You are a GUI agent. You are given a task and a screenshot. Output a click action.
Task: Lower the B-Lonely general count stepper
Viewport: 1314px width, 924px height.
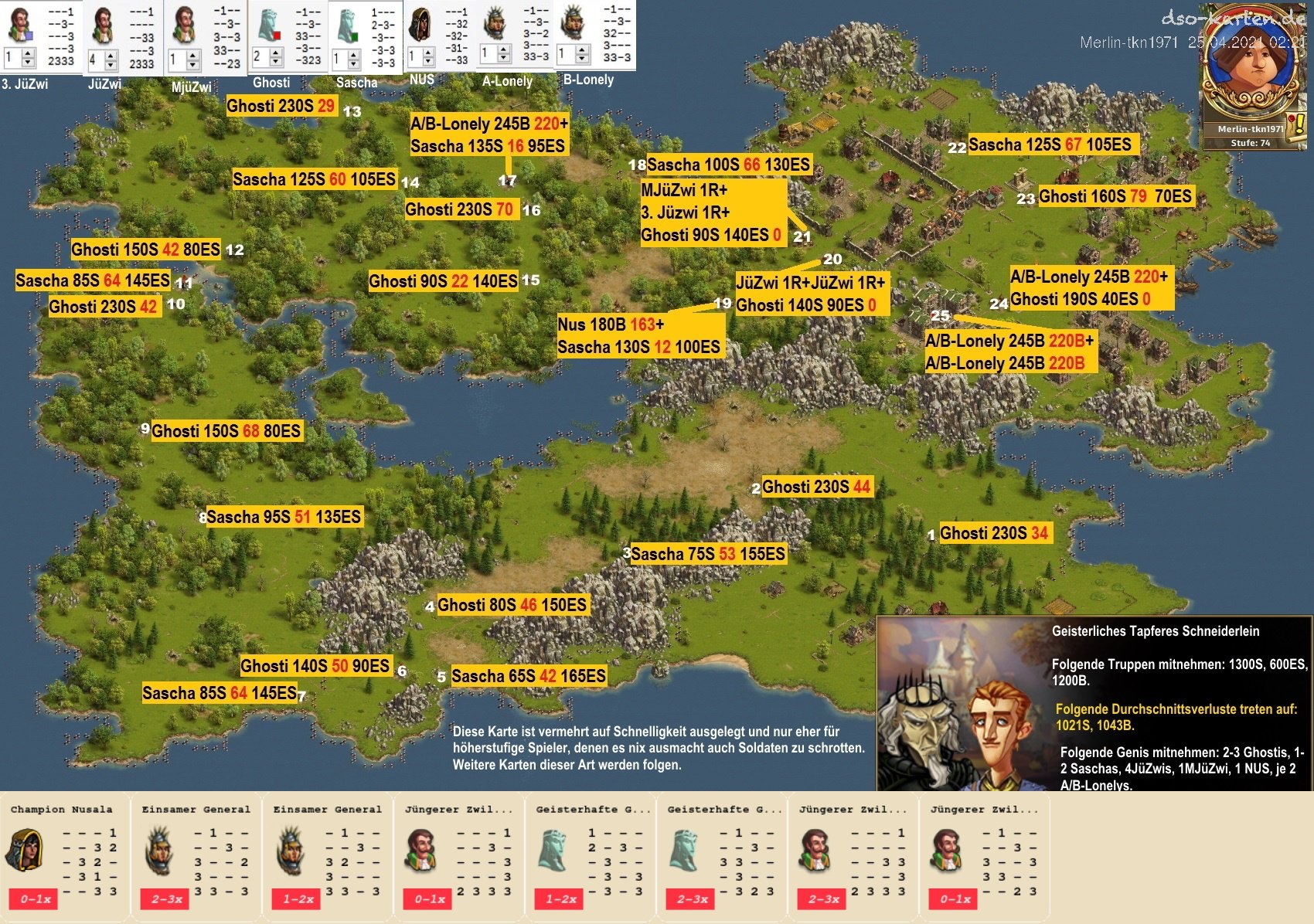point(581,59)
